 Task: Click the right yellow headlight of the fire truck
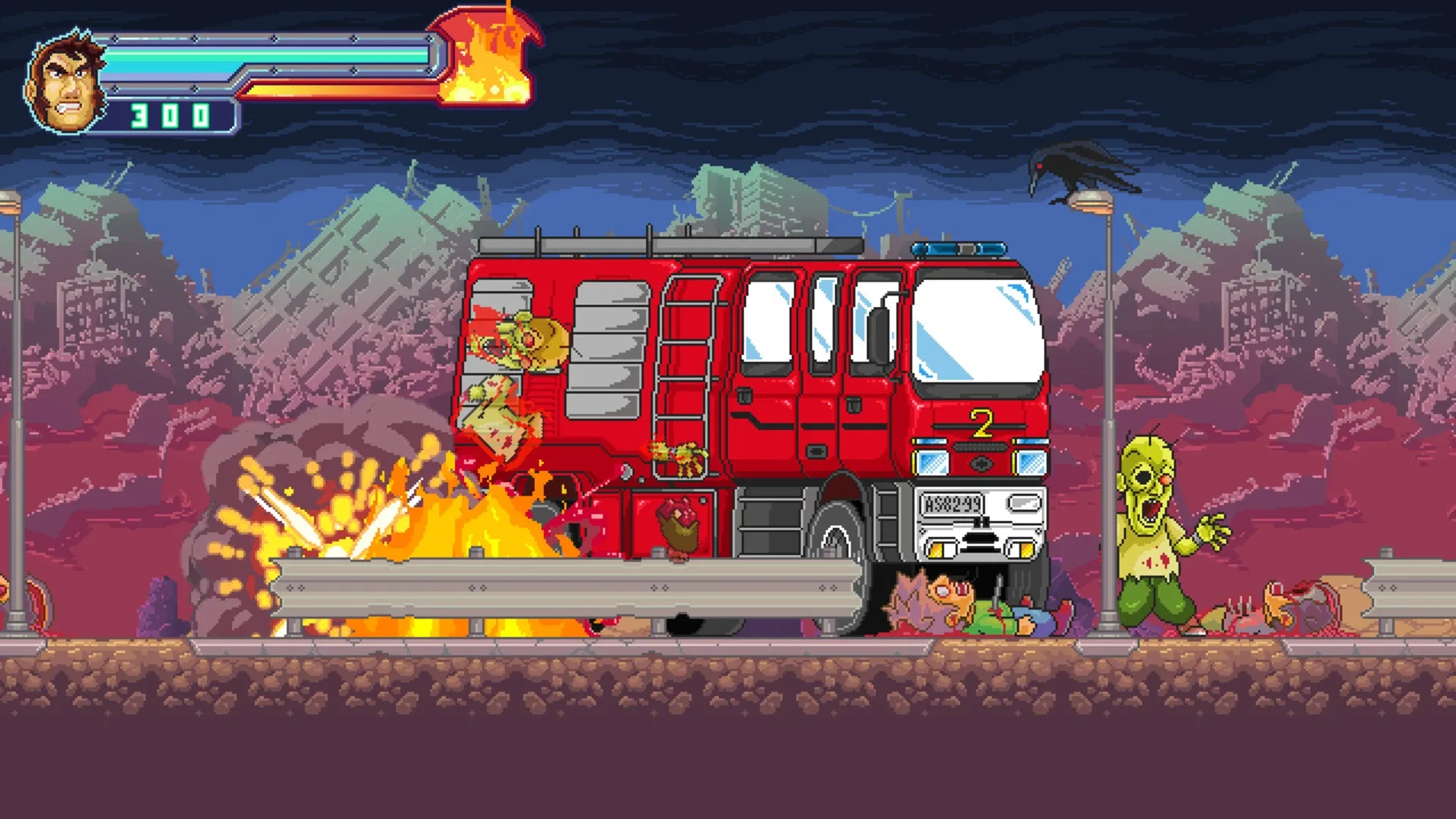[x=1025, y=551]
